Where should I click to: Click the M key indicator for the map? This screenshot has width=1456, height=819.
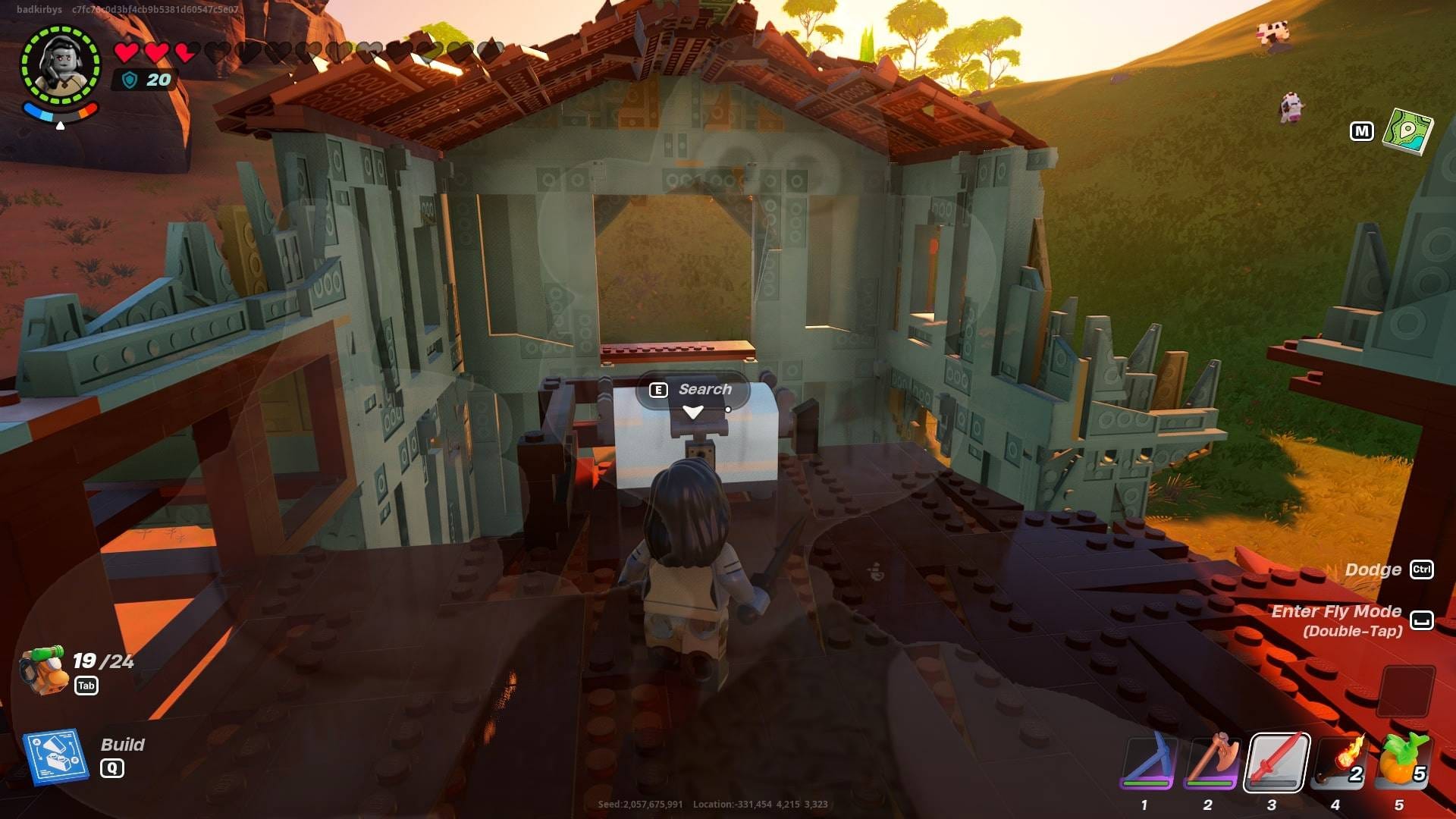(x=1363, y=130)
